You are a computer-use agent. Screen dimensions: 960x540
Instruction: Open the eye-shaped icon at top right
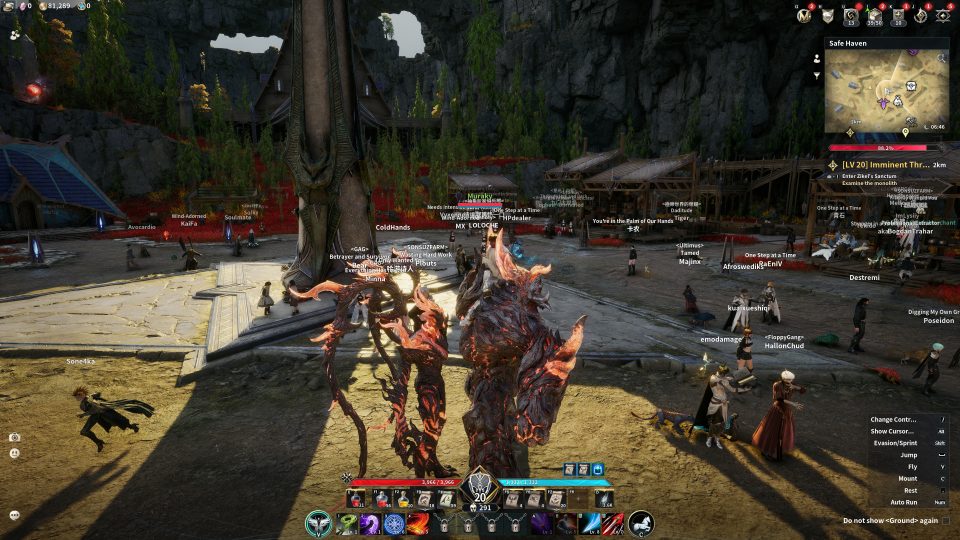tap(942, 15)
